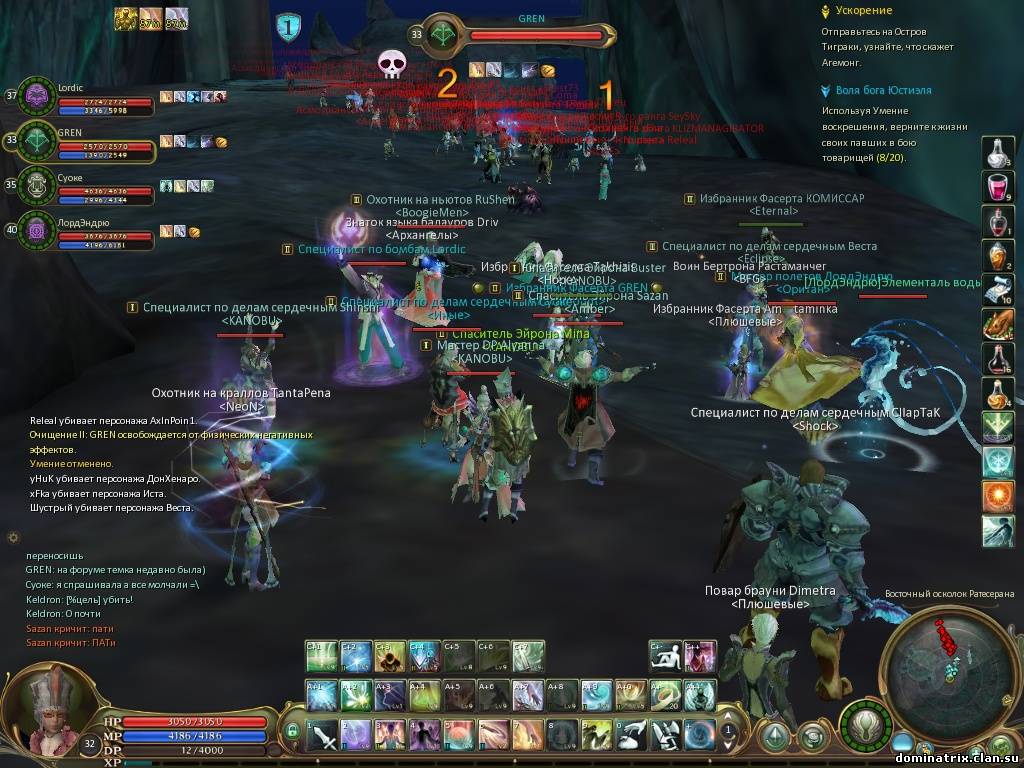
Task: Toggle the hotbar lock padlock
Action: click(293, 733)
